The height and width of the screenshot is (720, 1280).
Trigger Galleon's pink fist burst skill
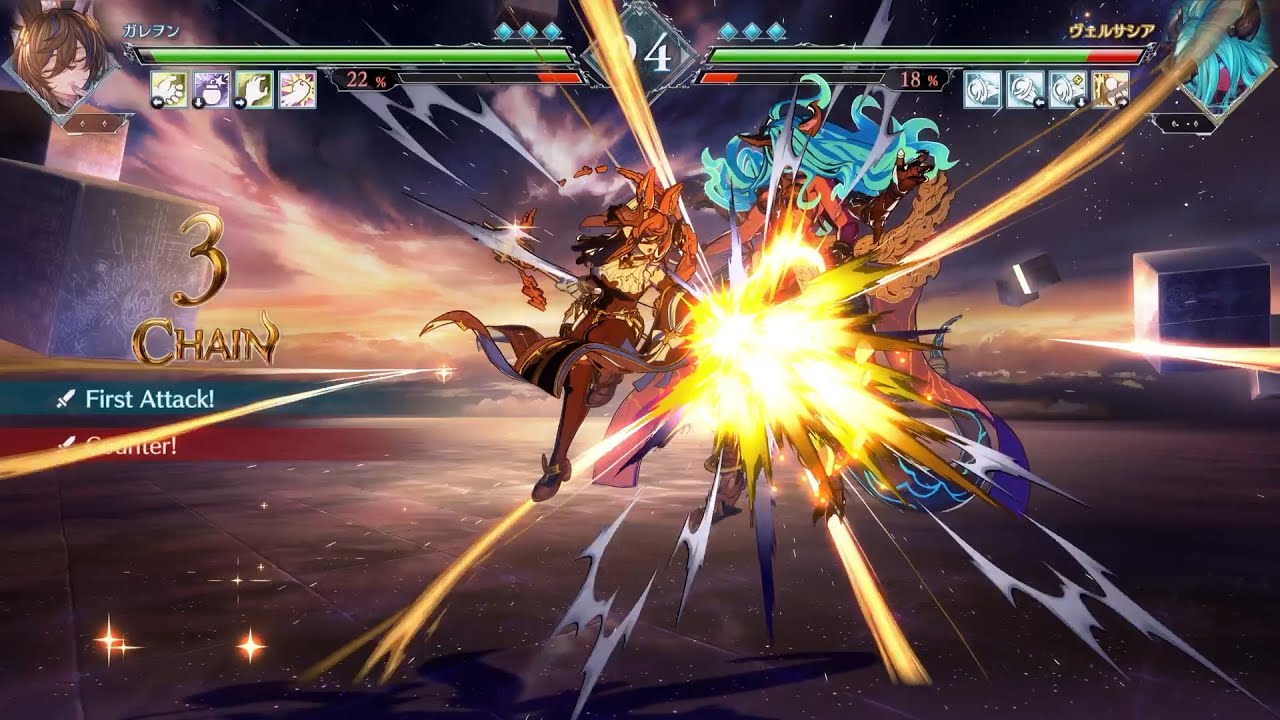[297, 89]
